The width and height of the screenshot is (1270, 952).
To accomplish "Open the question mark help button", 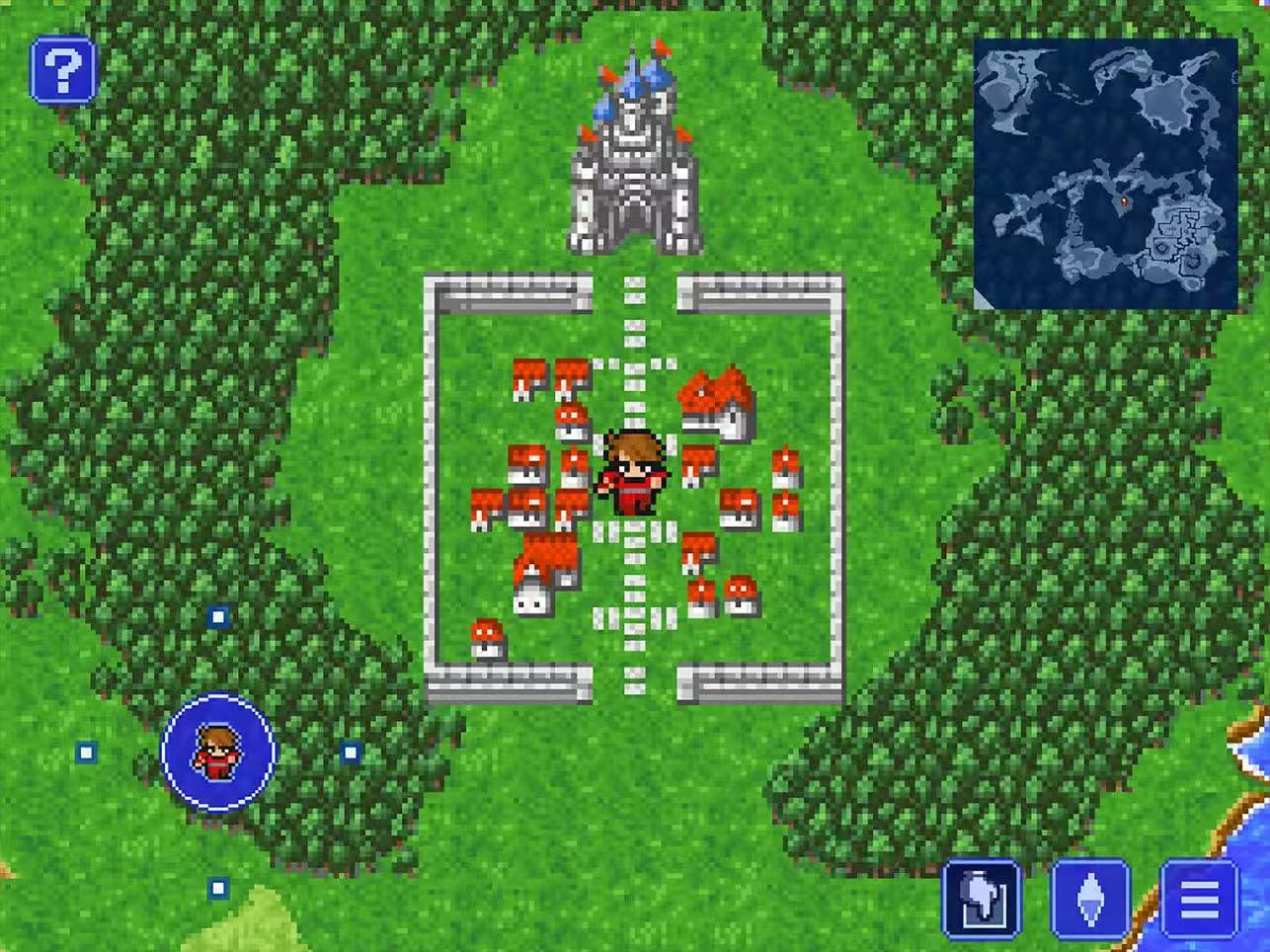I will point(63,70).
